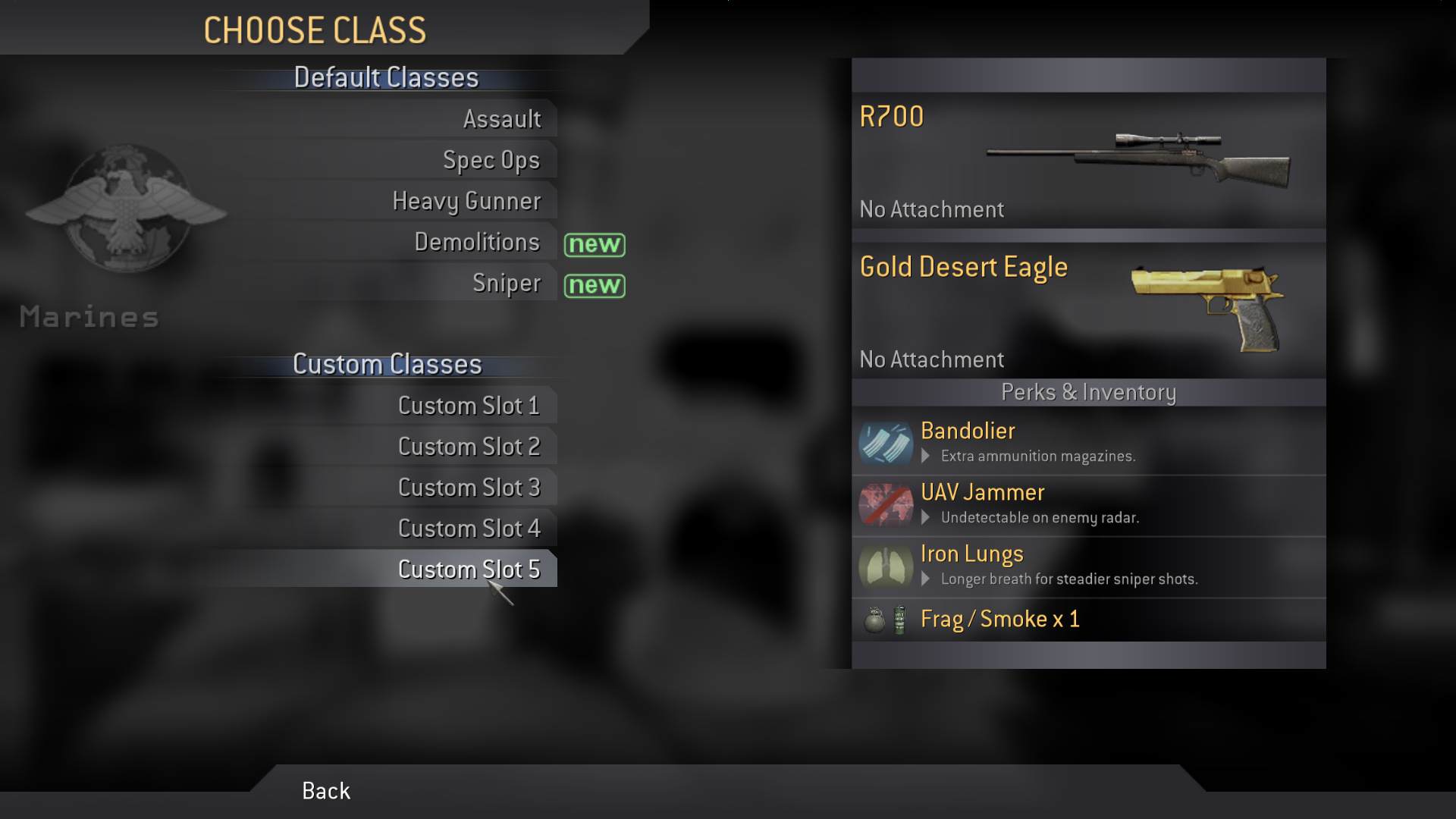Pick Custom Slot 3
Viewport: 1456px width, 819px height.
(x=469, y=488)
